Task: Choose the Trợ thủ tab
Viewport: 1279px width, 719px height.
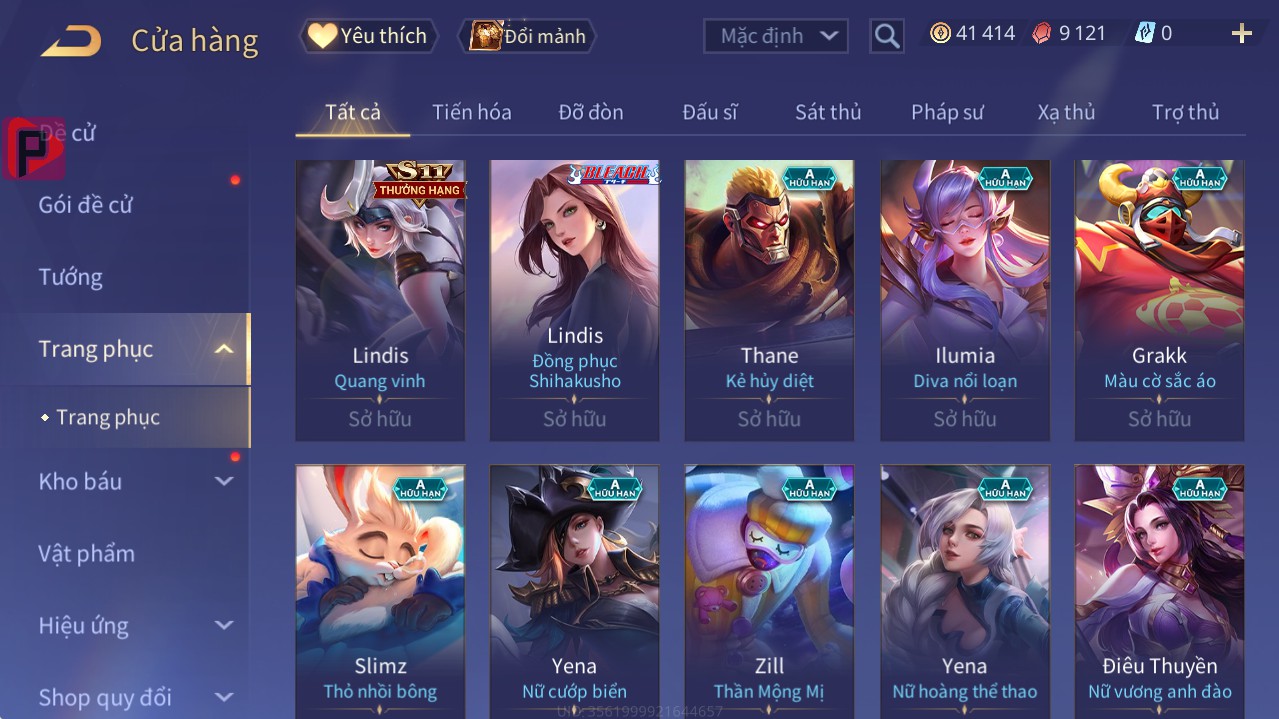Action: 1185,112
